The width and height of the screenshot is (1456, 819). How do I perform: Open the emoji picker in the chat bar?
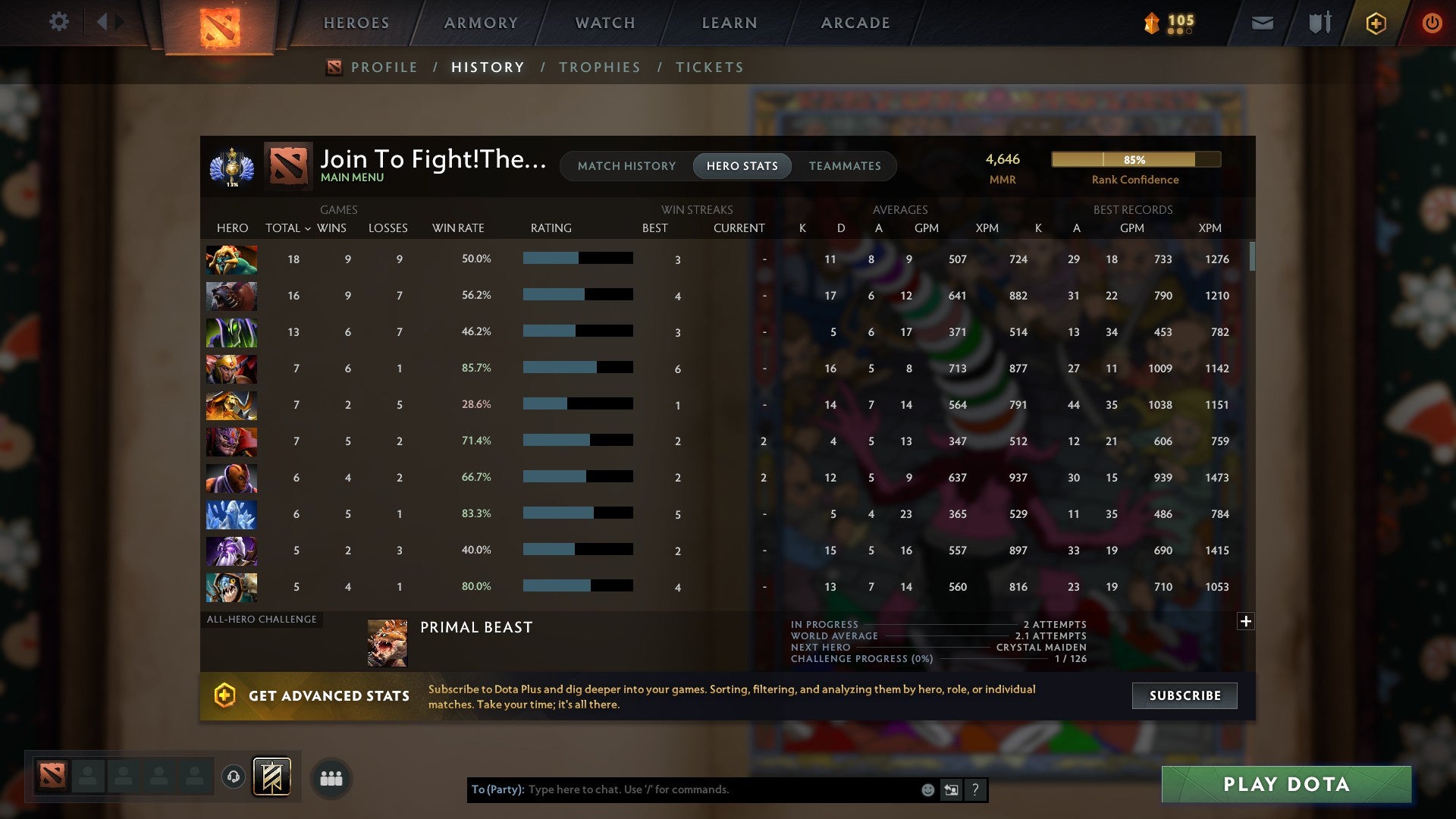[x=927, y=789]
